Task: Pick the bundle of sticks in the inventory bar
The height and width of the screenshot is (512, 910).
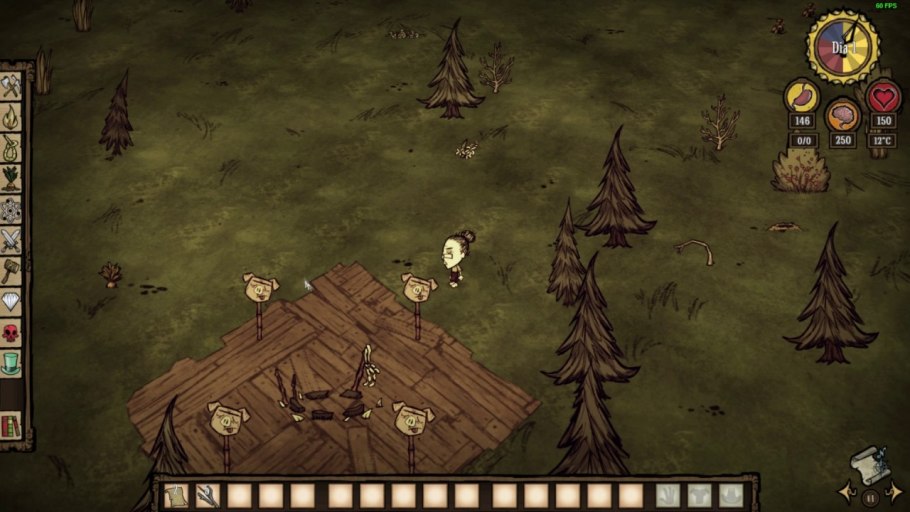Action: [208, 495]
